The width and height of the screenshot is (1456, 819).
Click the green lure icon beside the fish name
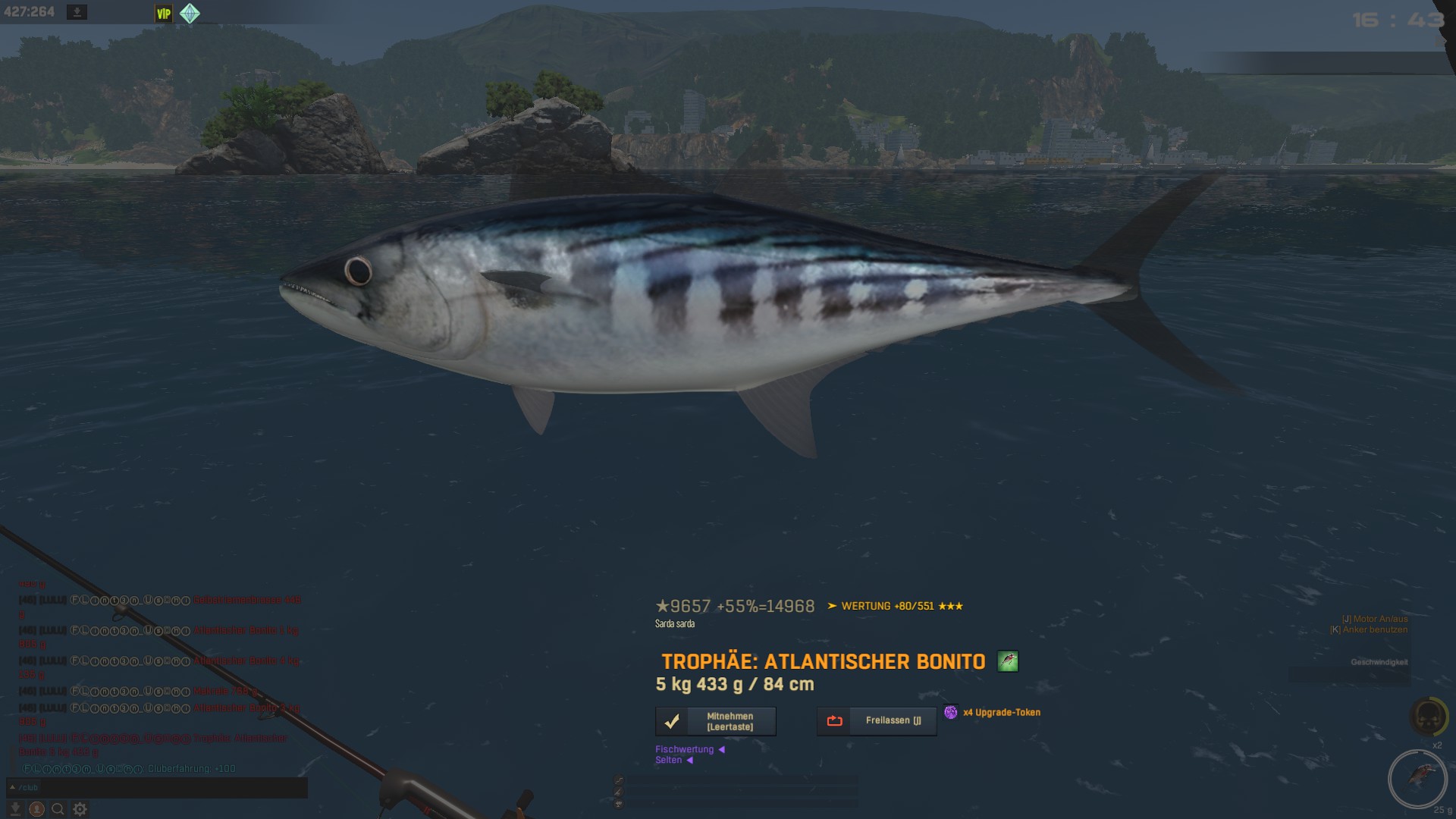pyautogui.click(x=1007, y=661)
